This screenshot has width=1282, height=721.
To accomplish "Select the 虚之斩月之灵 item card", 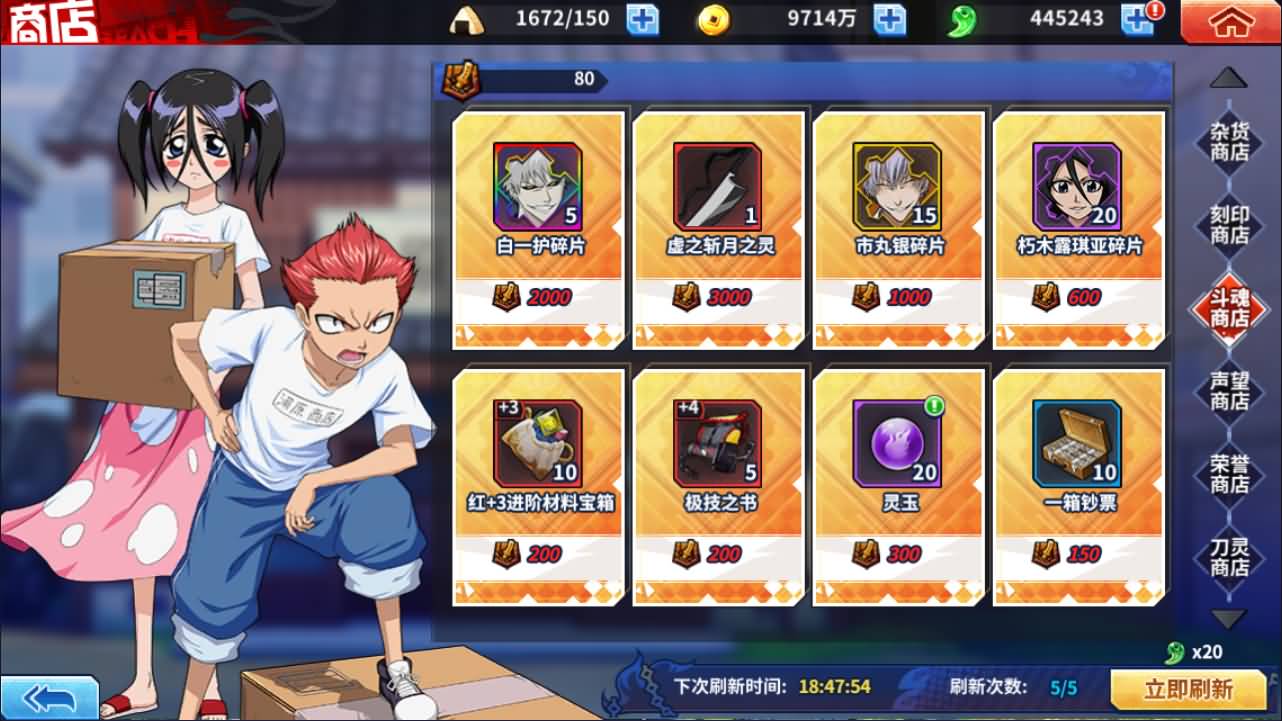I will click(719, 229).
